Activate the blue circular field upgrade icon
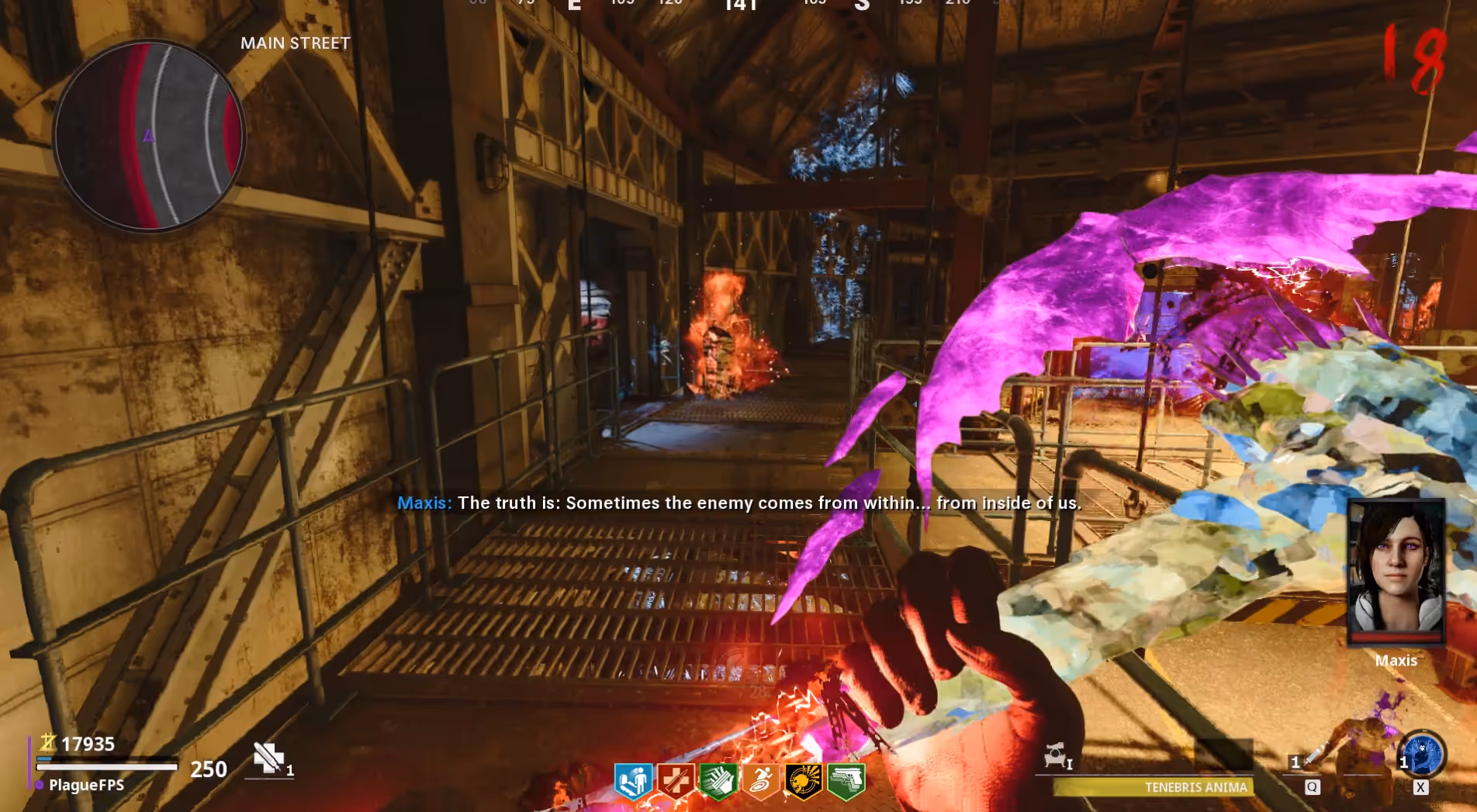Screen dimensions: 1477x812 [1423, 754]
